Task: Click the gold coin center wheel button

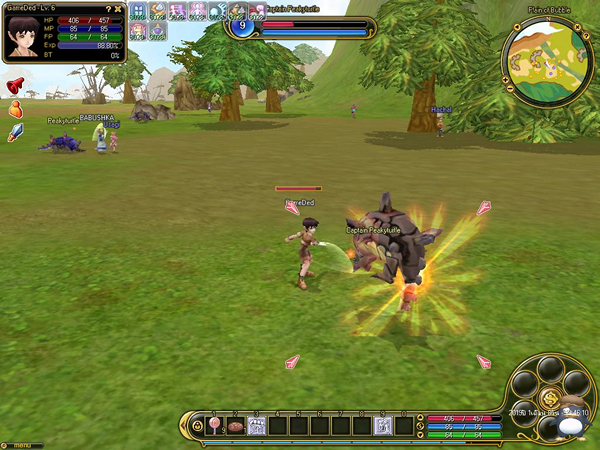Action: [548, 408]
